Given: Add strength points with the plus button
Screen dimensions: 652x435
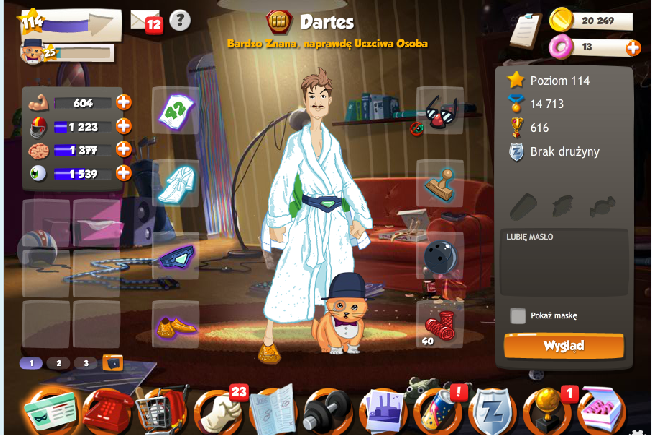Looking at the screenshot, I should click(x=124, y=101).
